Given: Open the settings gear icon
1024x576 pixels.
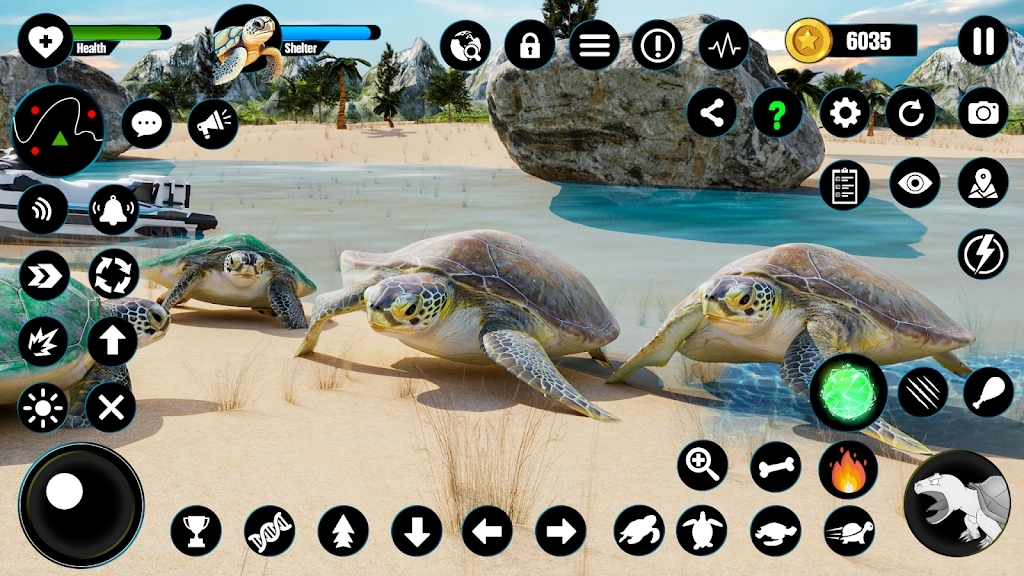Looking at the screenshot, I should pyautogui.click(x=845, y=113).
